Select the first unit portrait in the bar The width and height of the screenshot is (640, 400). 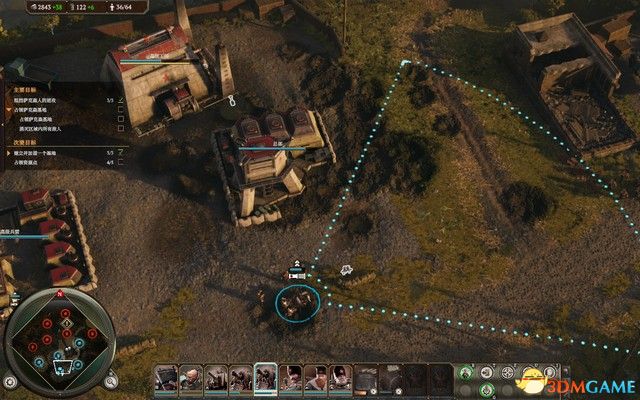(x=166, y=378)
